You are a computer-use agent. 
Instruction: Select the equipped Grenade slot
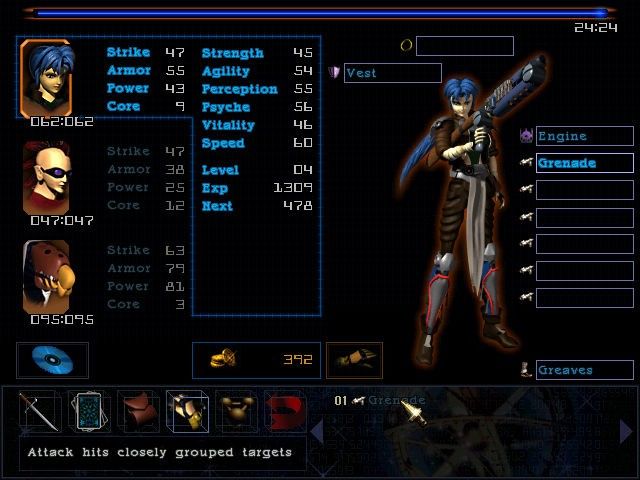click(584, 163)
